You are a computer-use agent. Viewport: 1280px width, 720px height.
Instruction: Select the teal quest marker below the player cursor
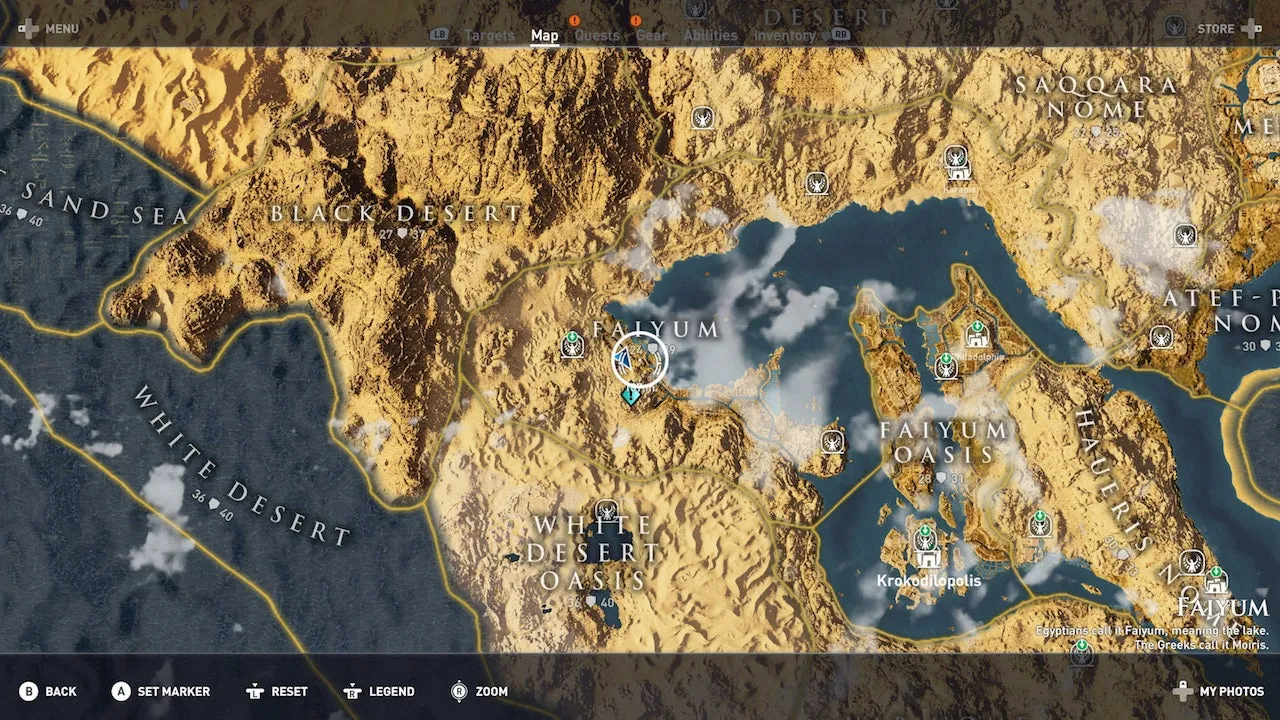(x=631, y=396)
